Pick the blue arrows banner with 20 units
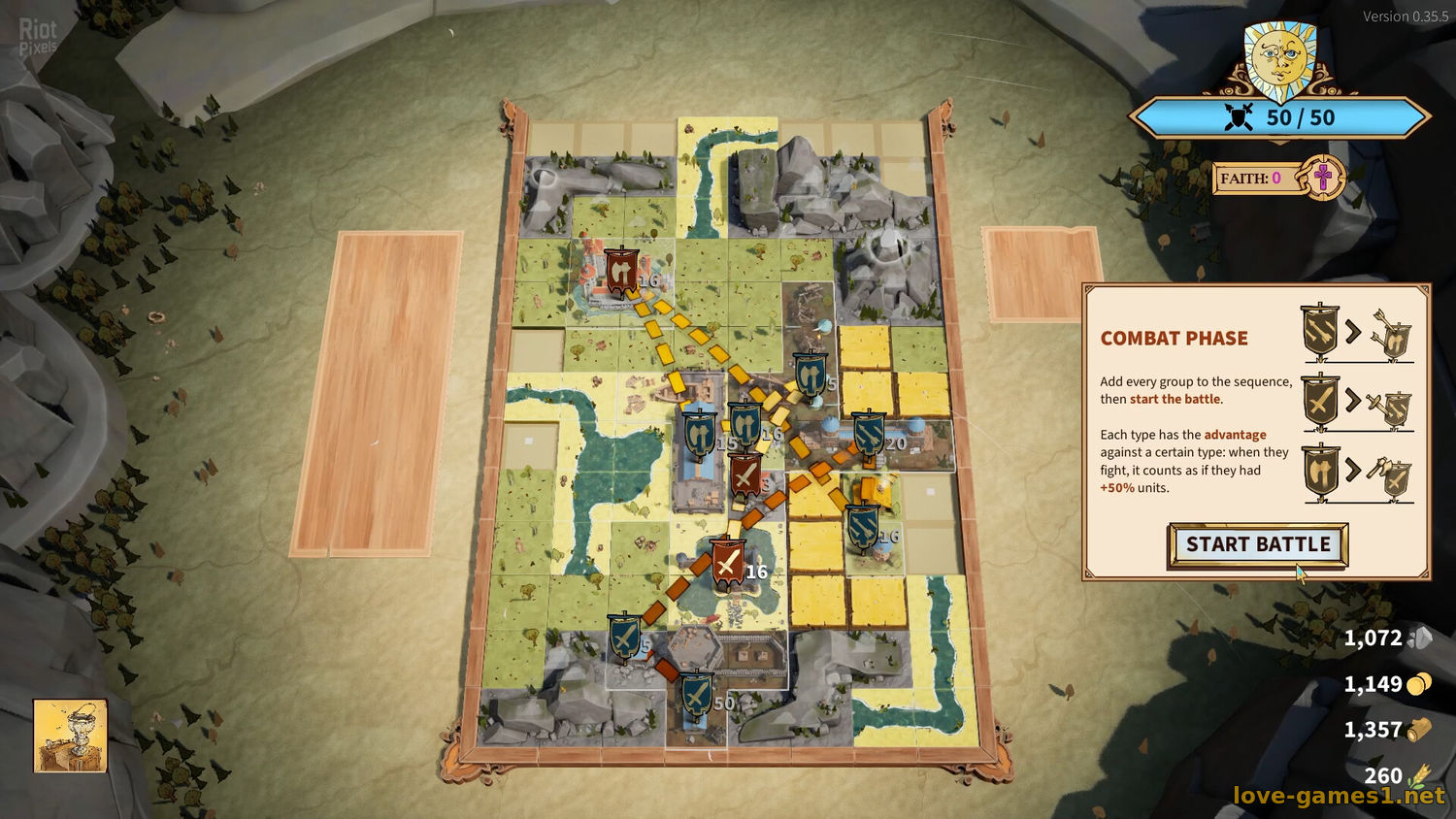This screenshot has width=1456, height=819. pos(868,433)
